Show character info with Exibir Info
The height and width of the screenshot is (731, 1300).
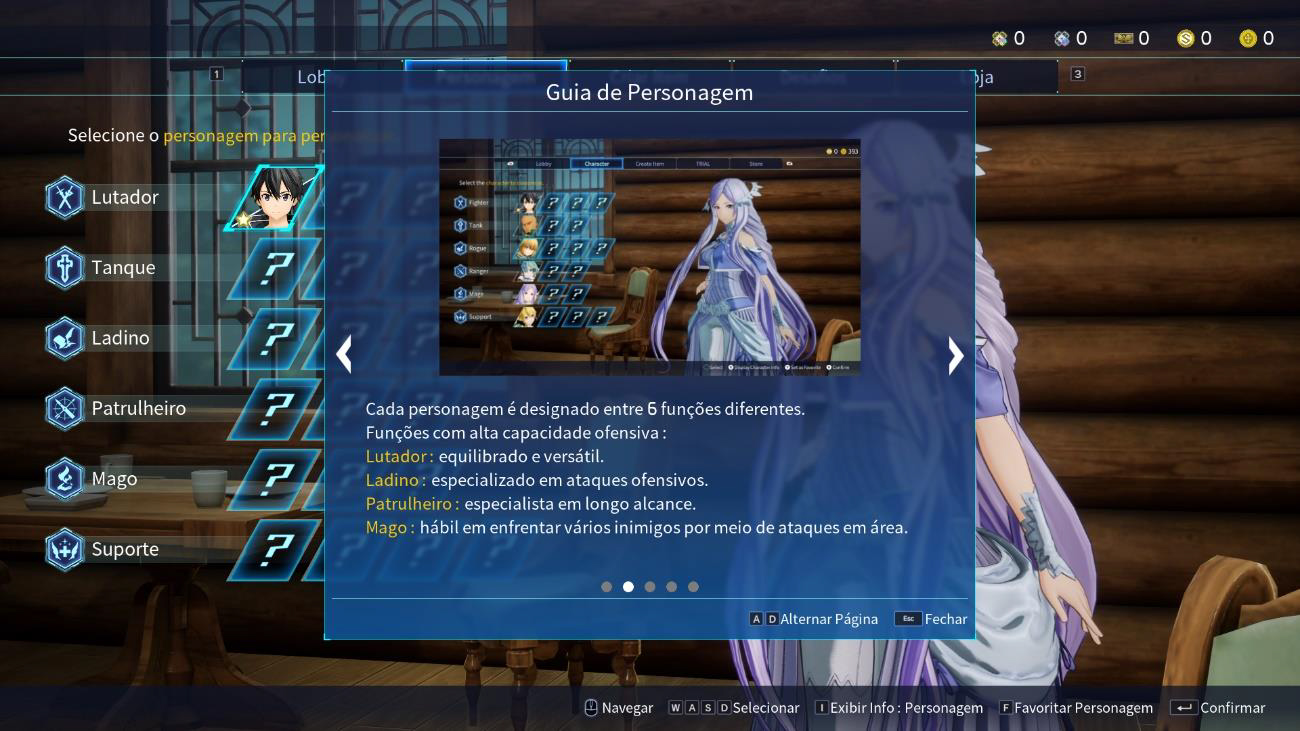click(x=899, y=708)
